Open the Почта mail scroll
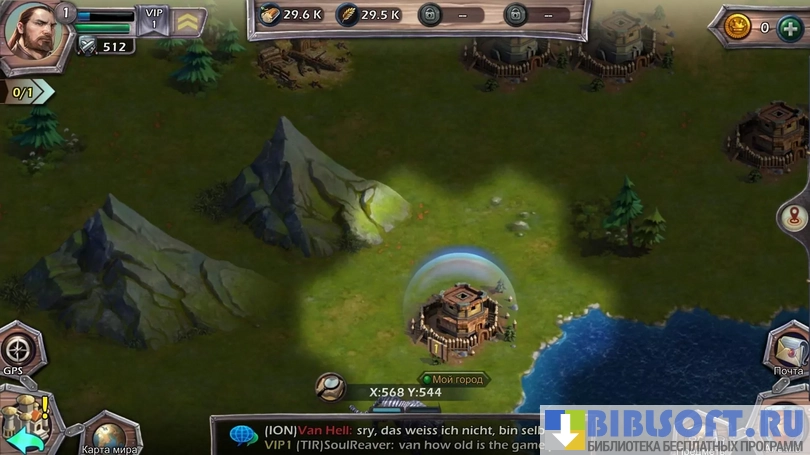810x455 pixels. pos(789,350)
